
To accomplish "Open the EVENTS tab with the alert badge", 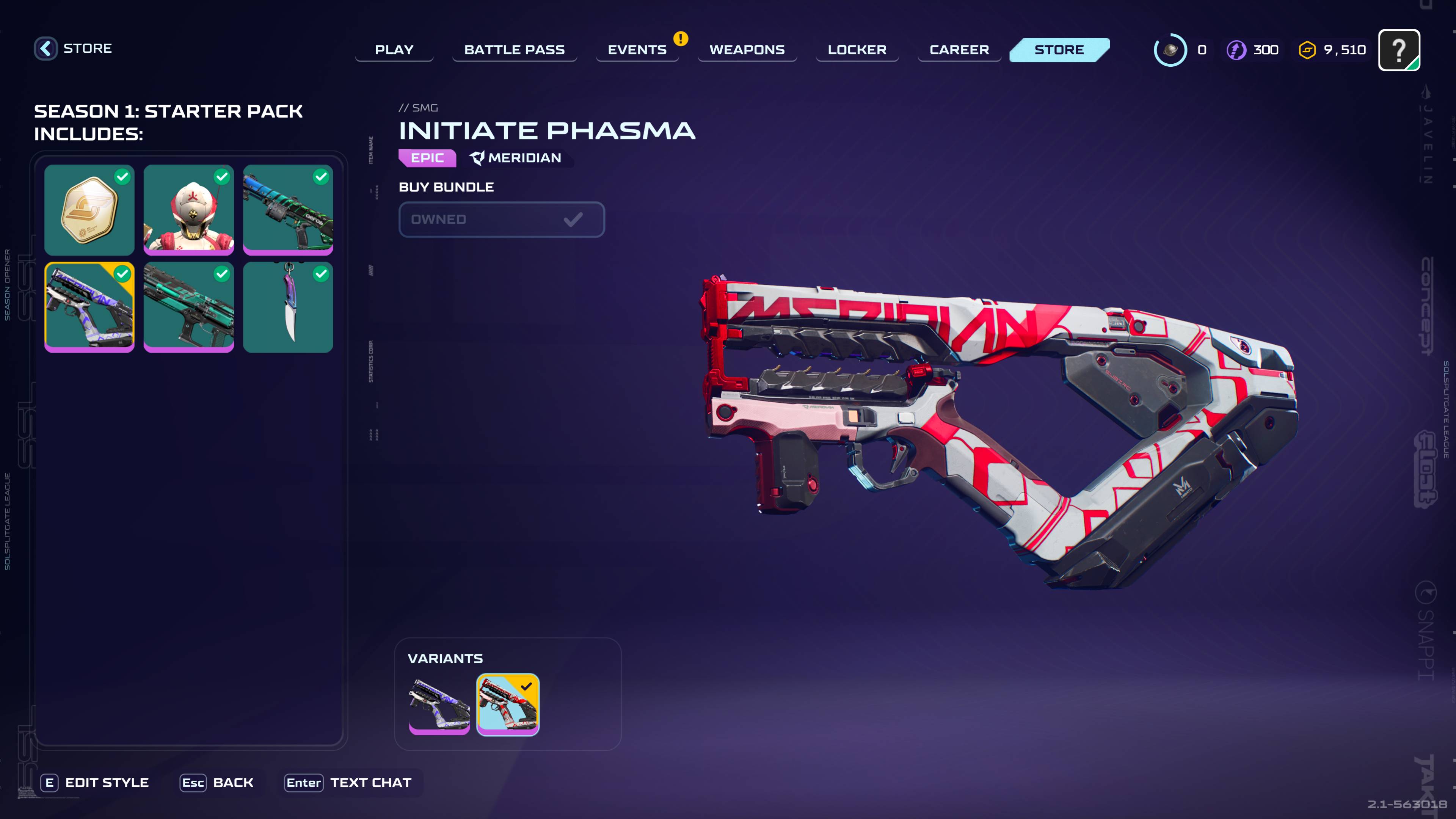I will (x=637, y=50).
